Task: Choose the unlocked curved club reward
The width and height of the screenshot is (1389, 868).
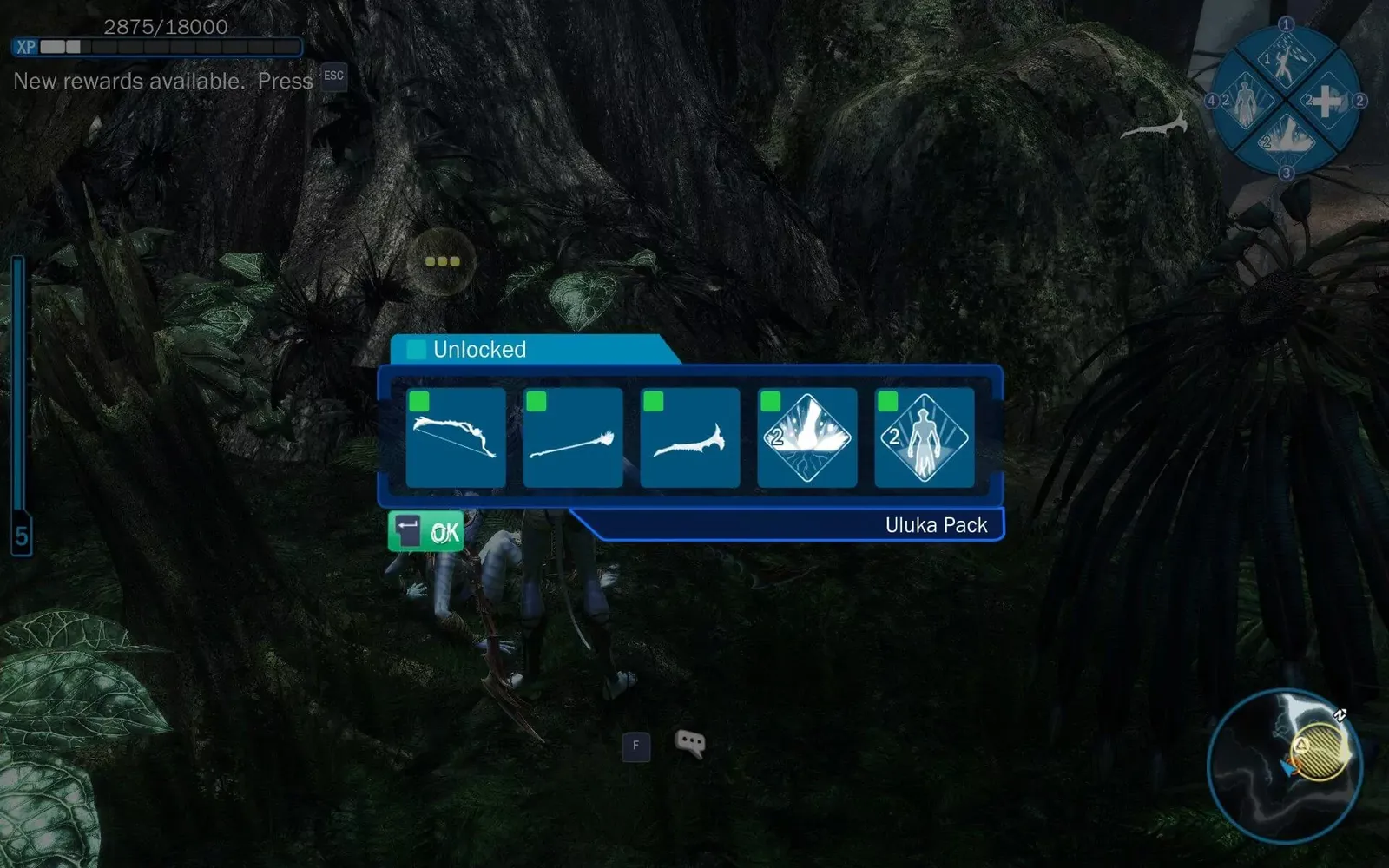Action: tap(690, 437)
